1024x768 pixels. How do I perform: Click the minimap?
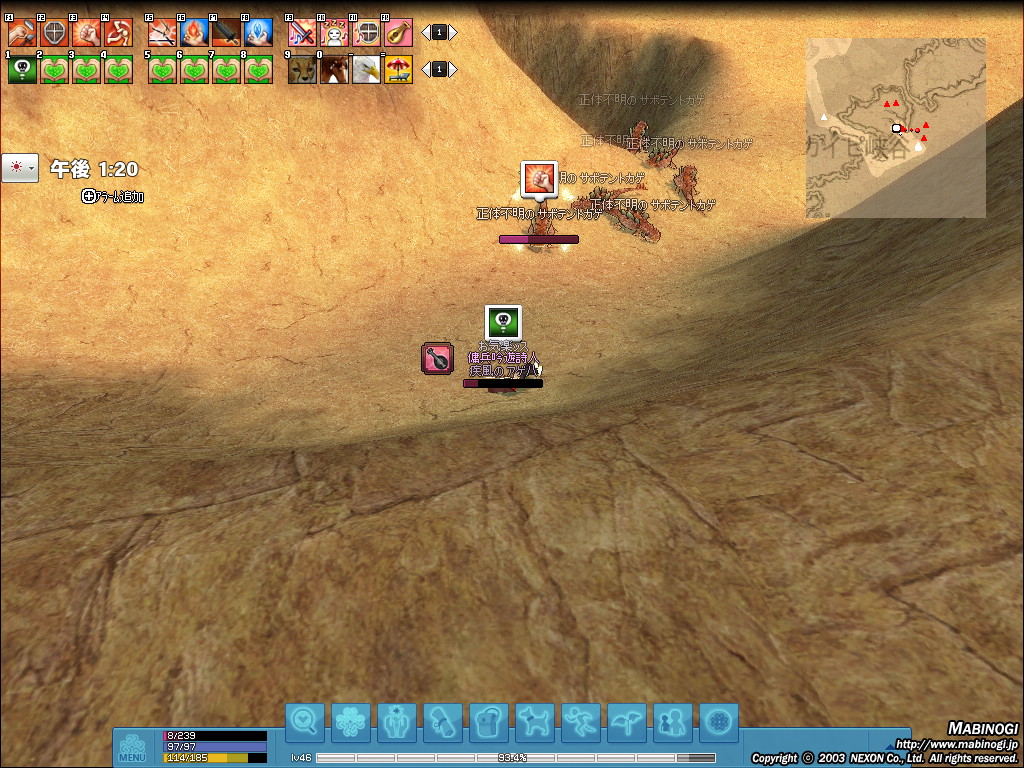pyautogui.click(x=896, y=128)
